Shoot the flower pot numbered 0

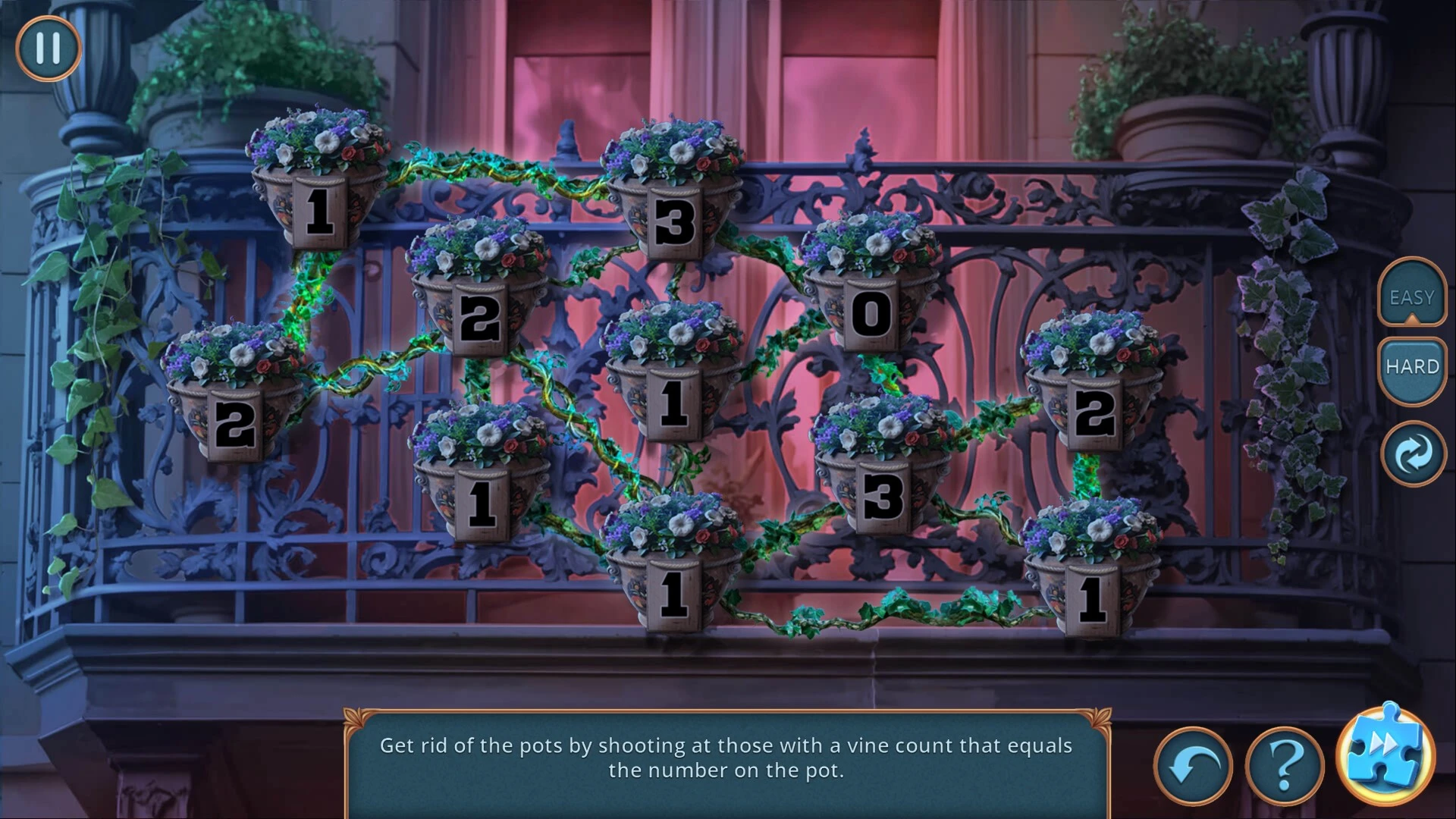tap(871, 288)
